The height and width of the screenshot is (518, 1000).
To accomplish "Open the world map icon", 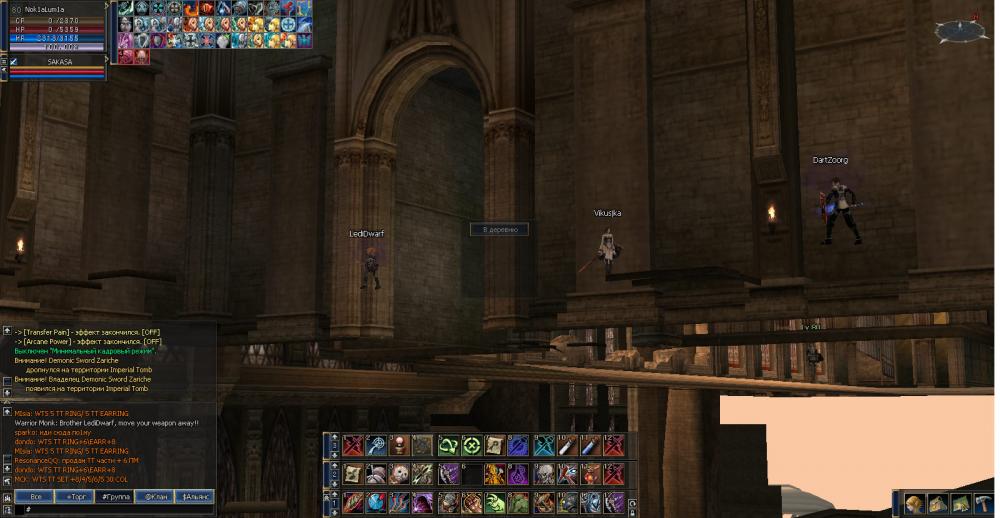I will pyautogui.click(x=960, y=503).
